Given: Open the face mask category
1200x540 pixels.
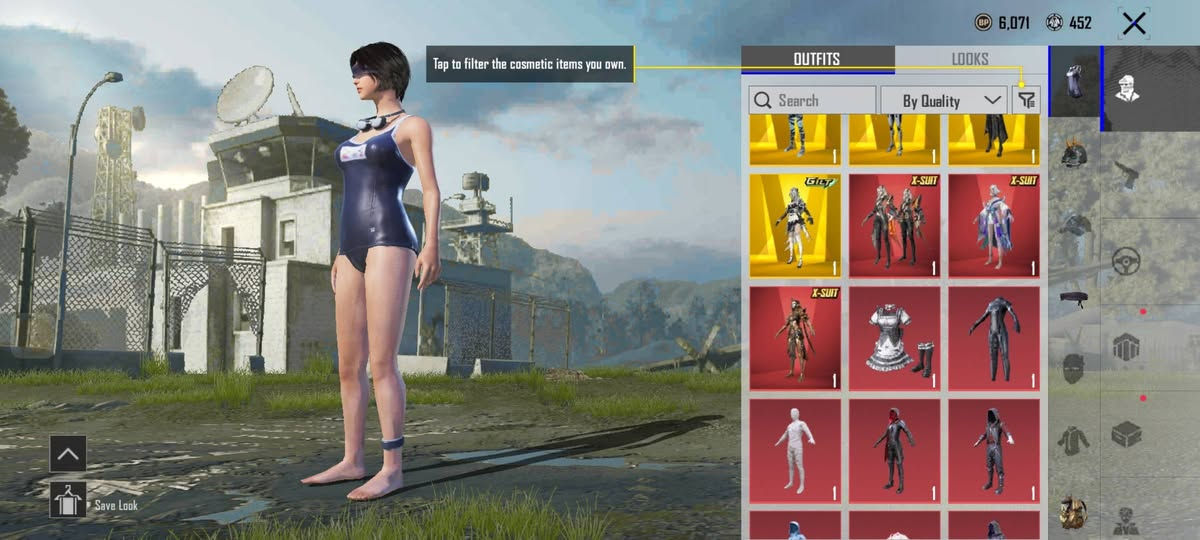Looking at the screenshot, I should [x=1074, y=368].
